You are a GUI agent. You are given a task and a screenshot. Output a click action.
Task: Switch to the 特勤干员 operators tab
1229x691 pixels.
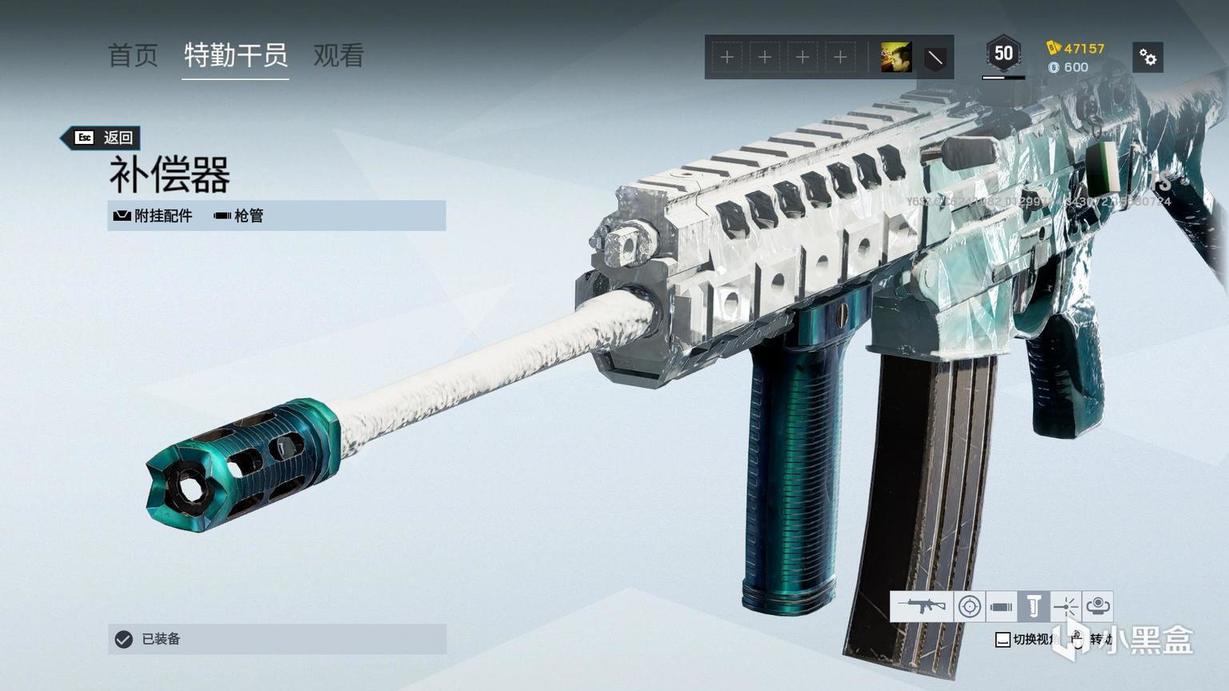tap(236, 55)
